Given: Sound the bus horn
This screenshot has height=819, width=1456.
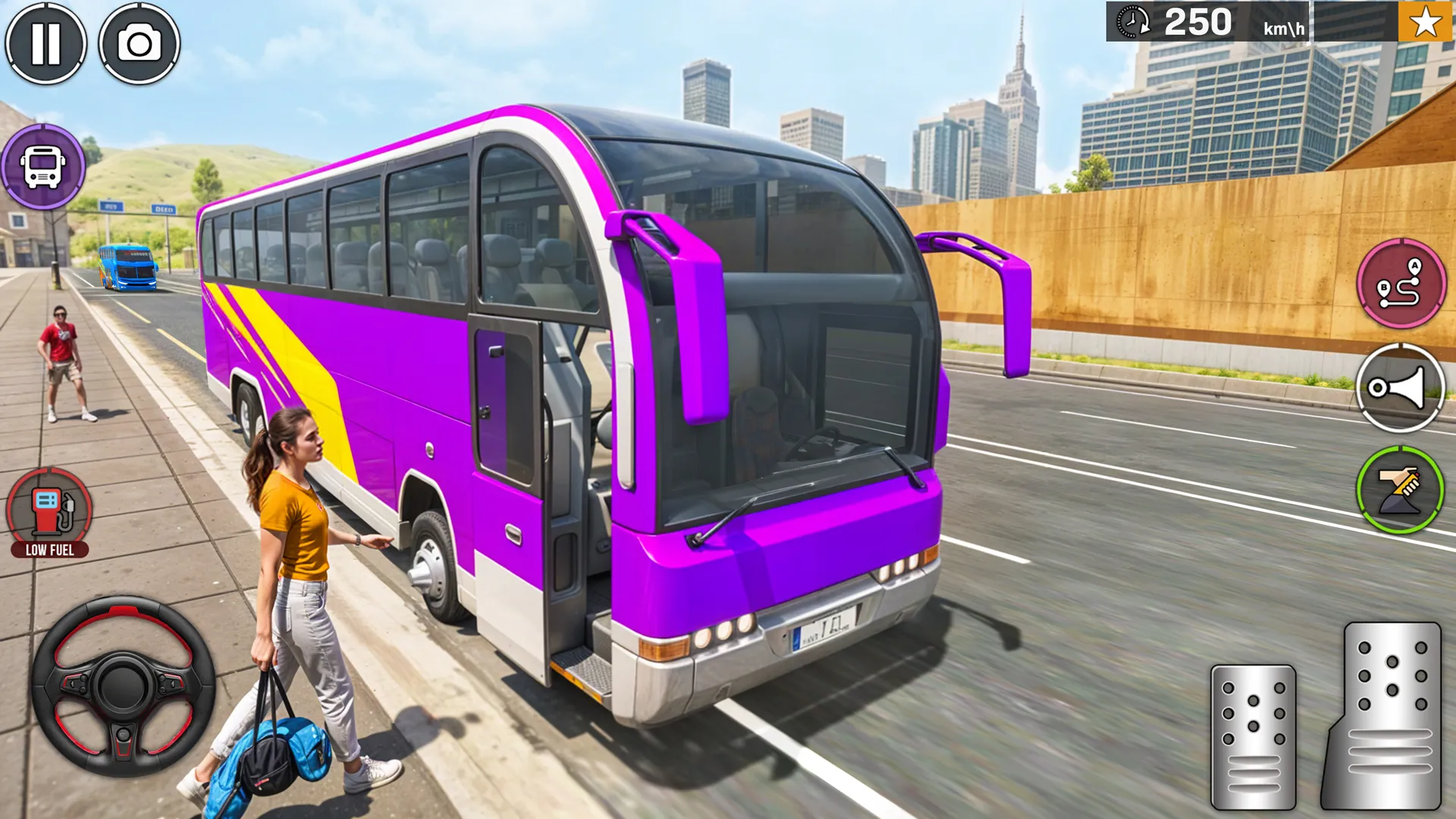Looking at the screenshot, I should 1401,388.
